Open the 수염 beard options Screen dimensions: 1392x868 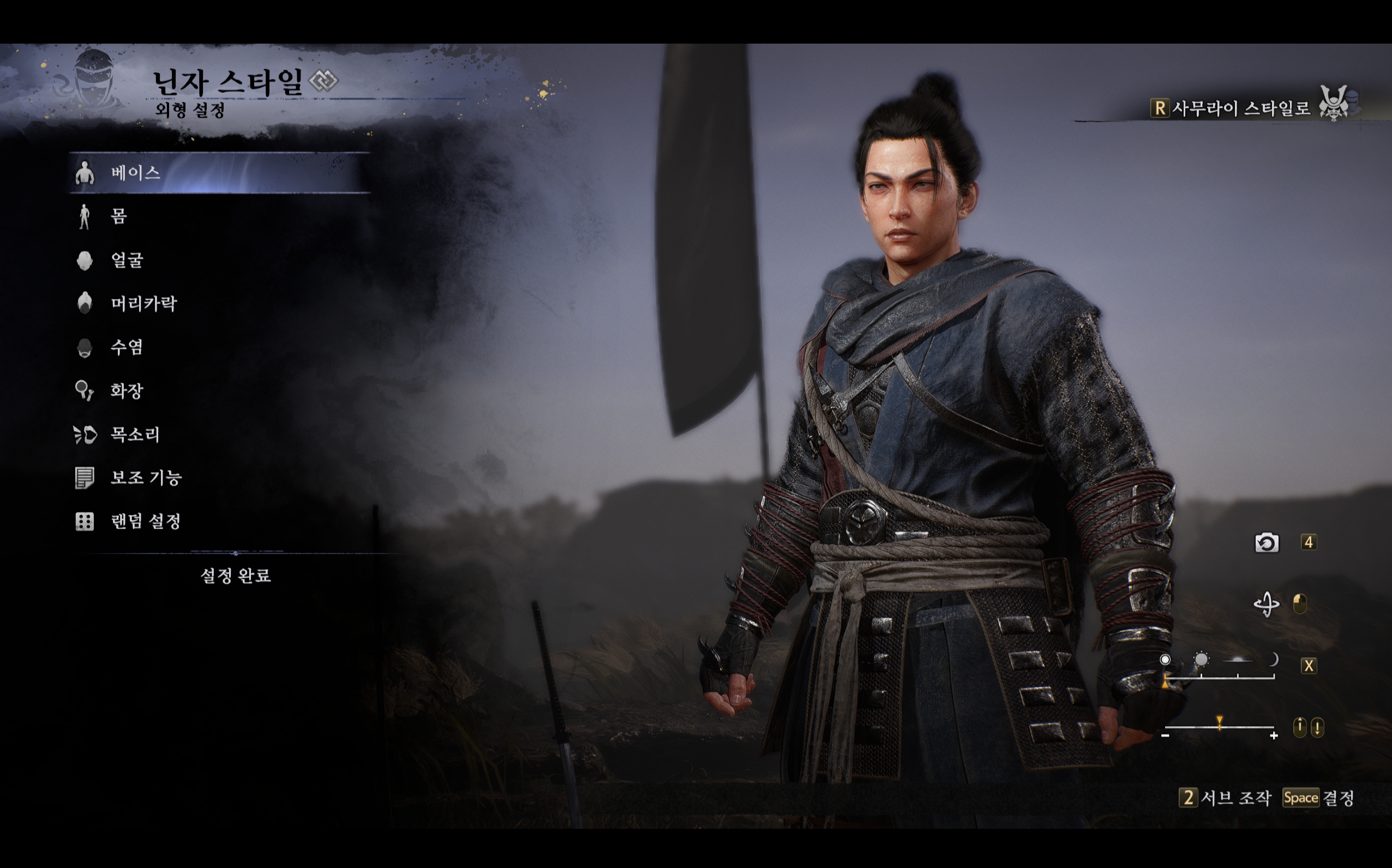coord(127,347)
